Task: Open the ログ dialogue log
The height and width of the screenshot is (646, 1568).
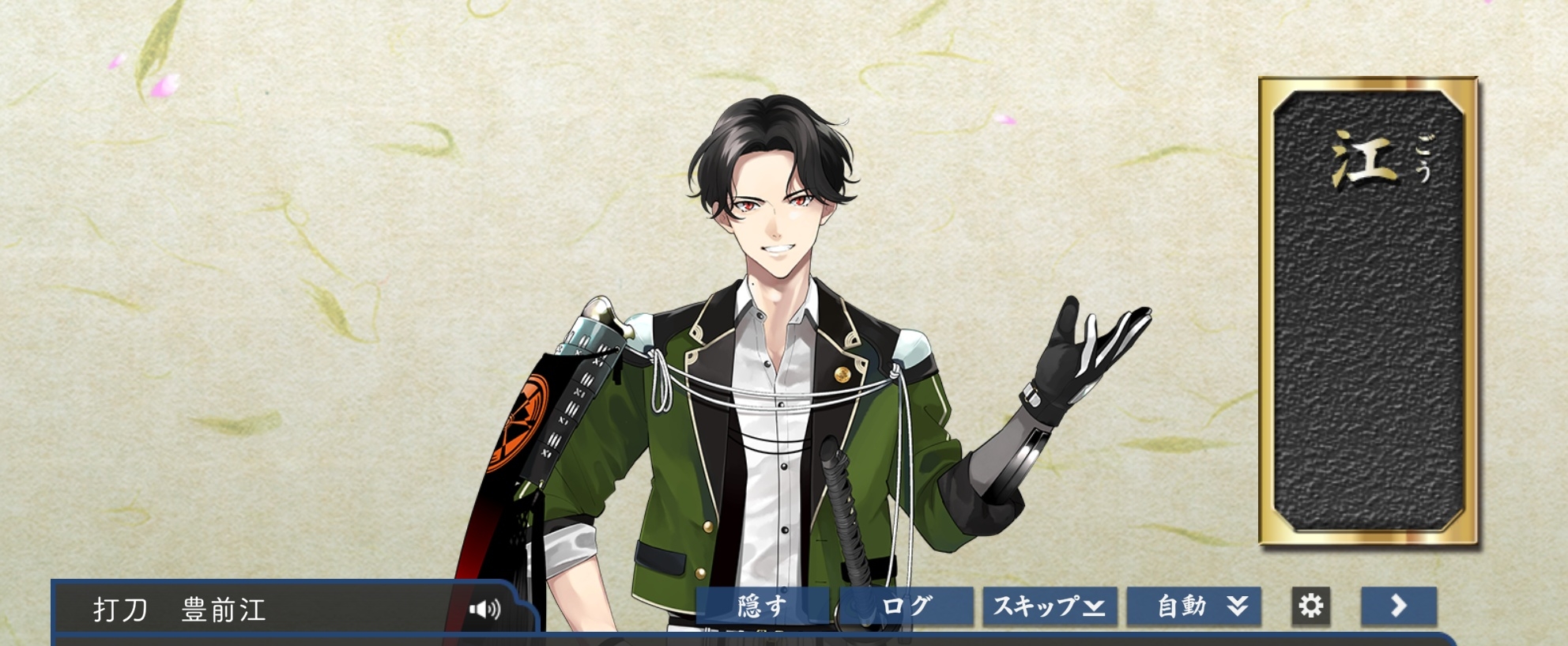Action: pyautogui.click(x=906, y=606)
